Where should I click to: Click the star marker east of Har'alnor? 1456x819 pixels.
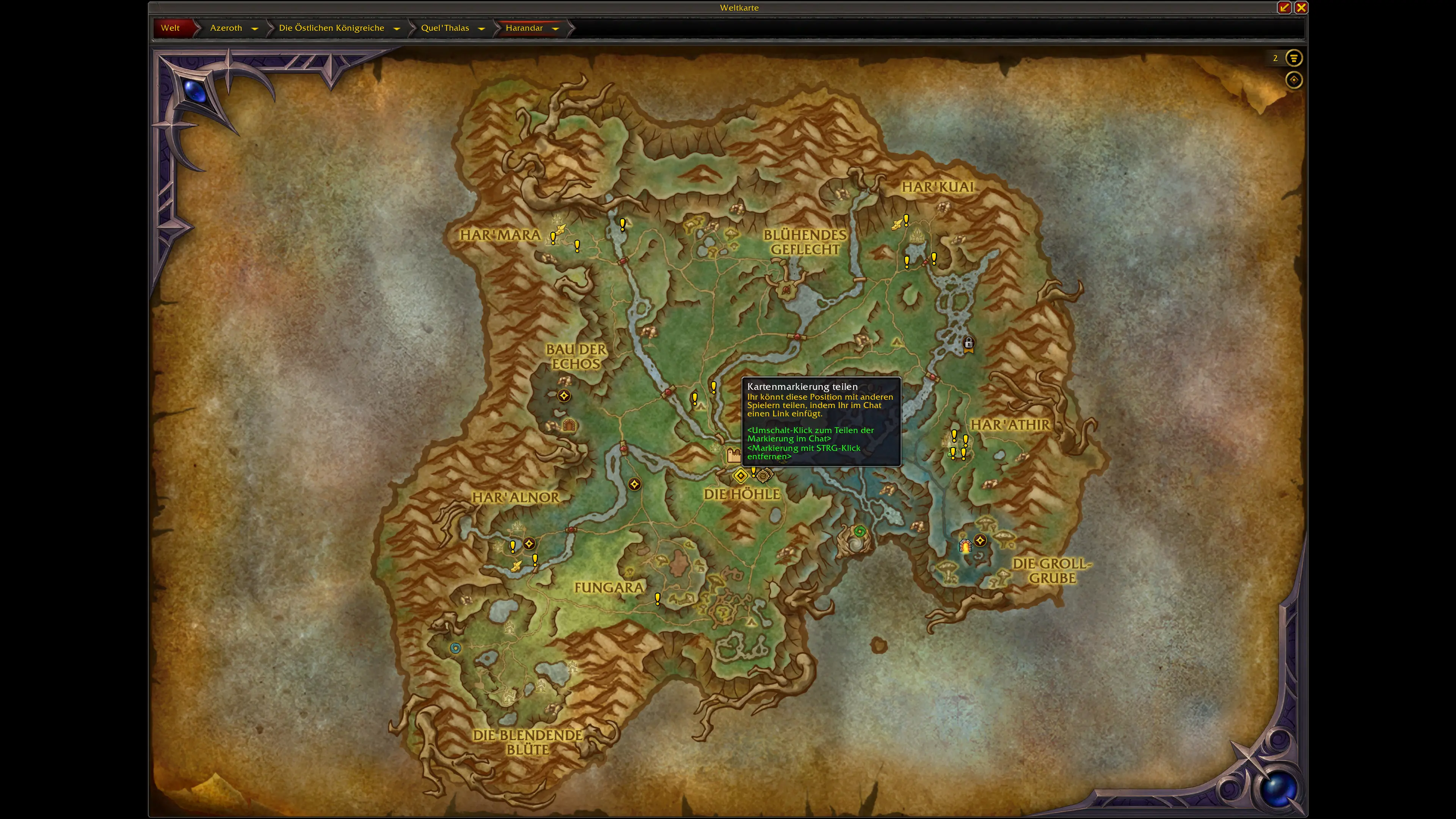[x=634, y=485]
